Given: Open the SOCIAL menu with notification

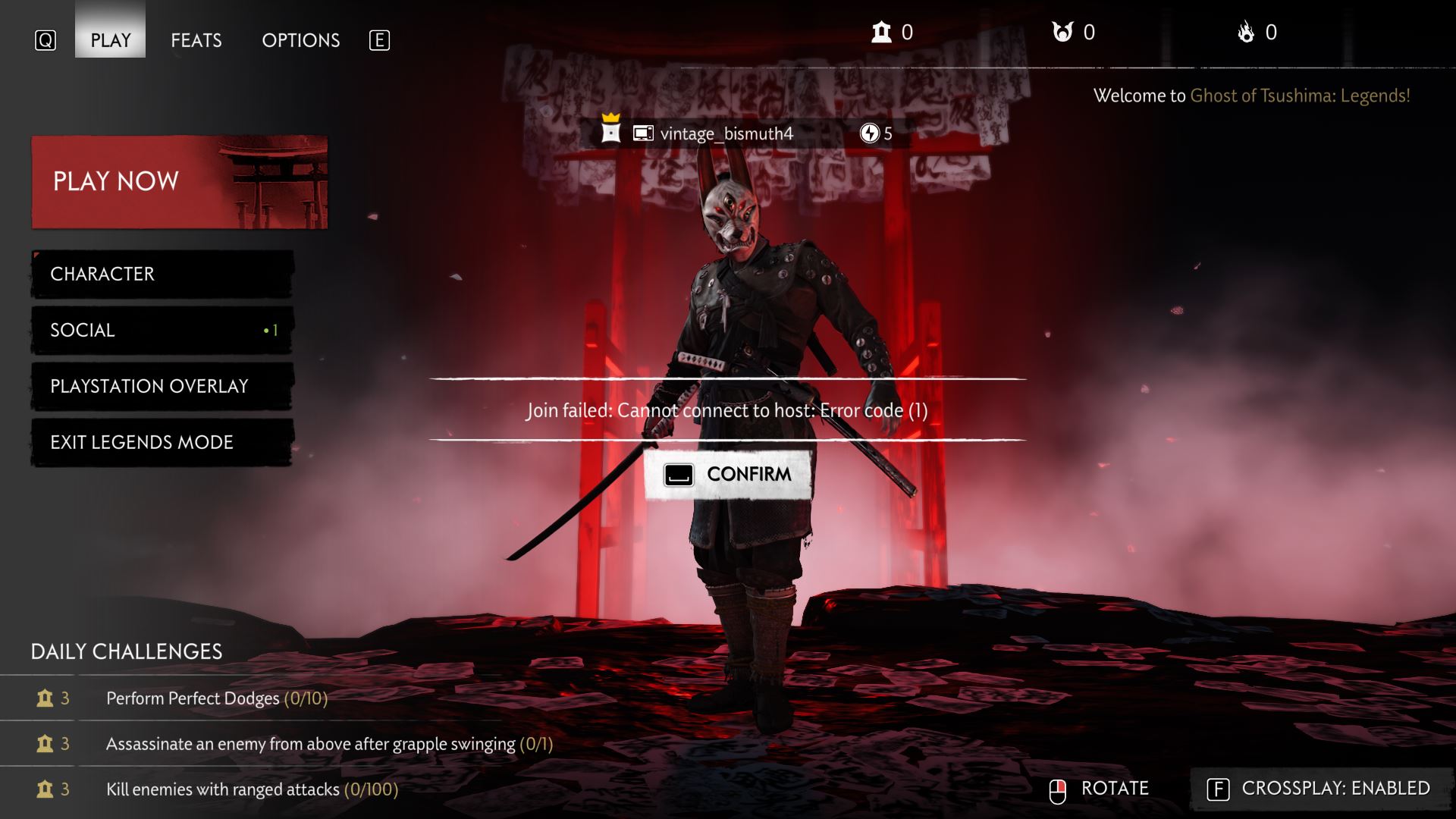Looking at the screenshot, I should tap(161, 330).
